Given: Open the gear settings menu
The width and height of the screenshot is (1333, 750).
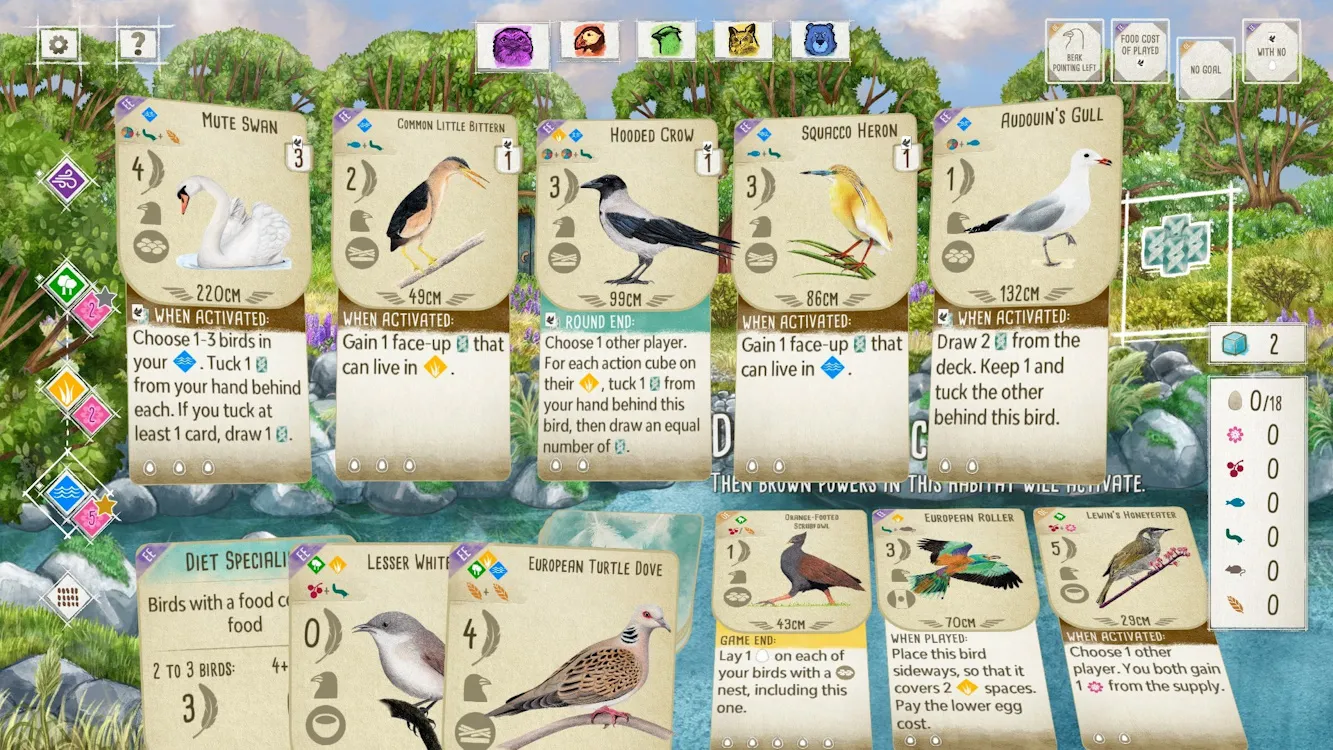Looking at the screenshot, I should point(58,44).
